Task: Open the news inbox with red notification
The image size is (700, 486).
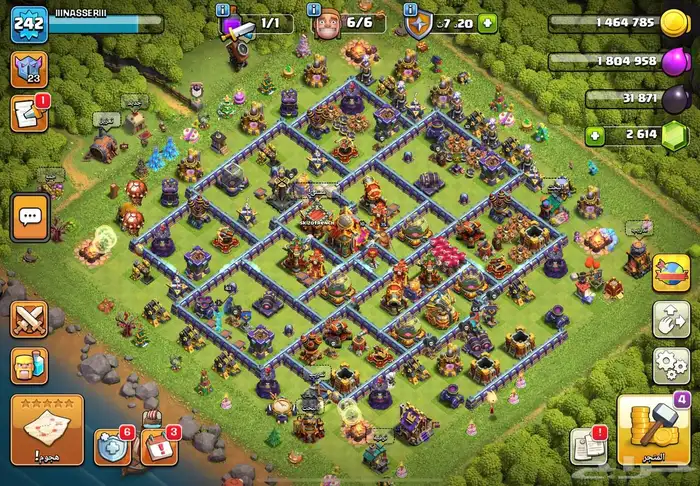Action: (x=29, y=114)
